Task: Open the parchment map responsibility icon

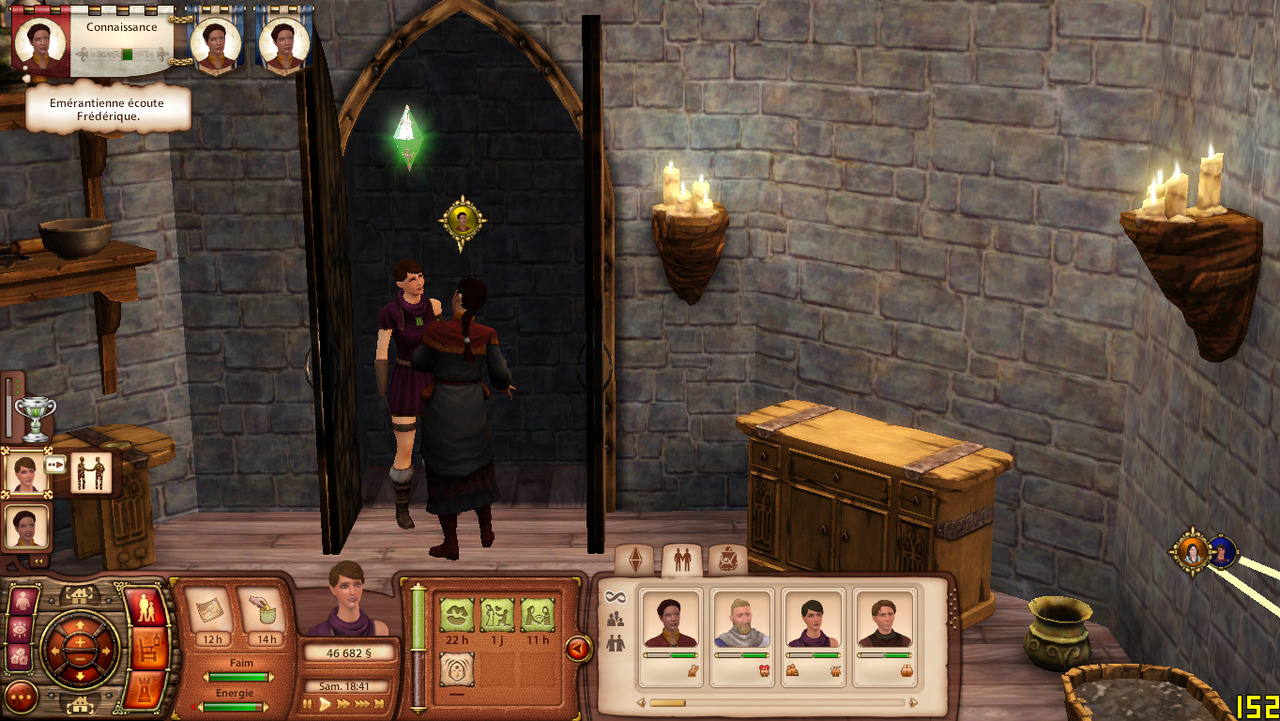Action: (210, 609)
